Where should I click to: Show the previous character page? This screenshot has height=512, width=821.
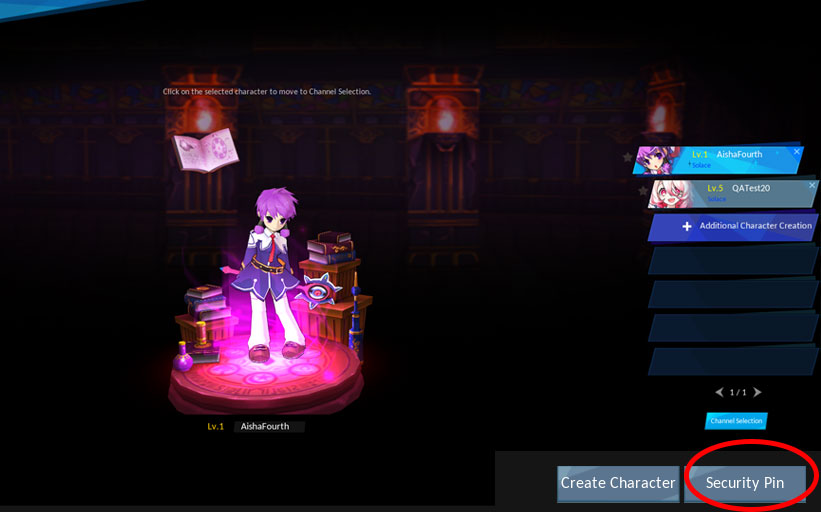(x=719, y=392)
